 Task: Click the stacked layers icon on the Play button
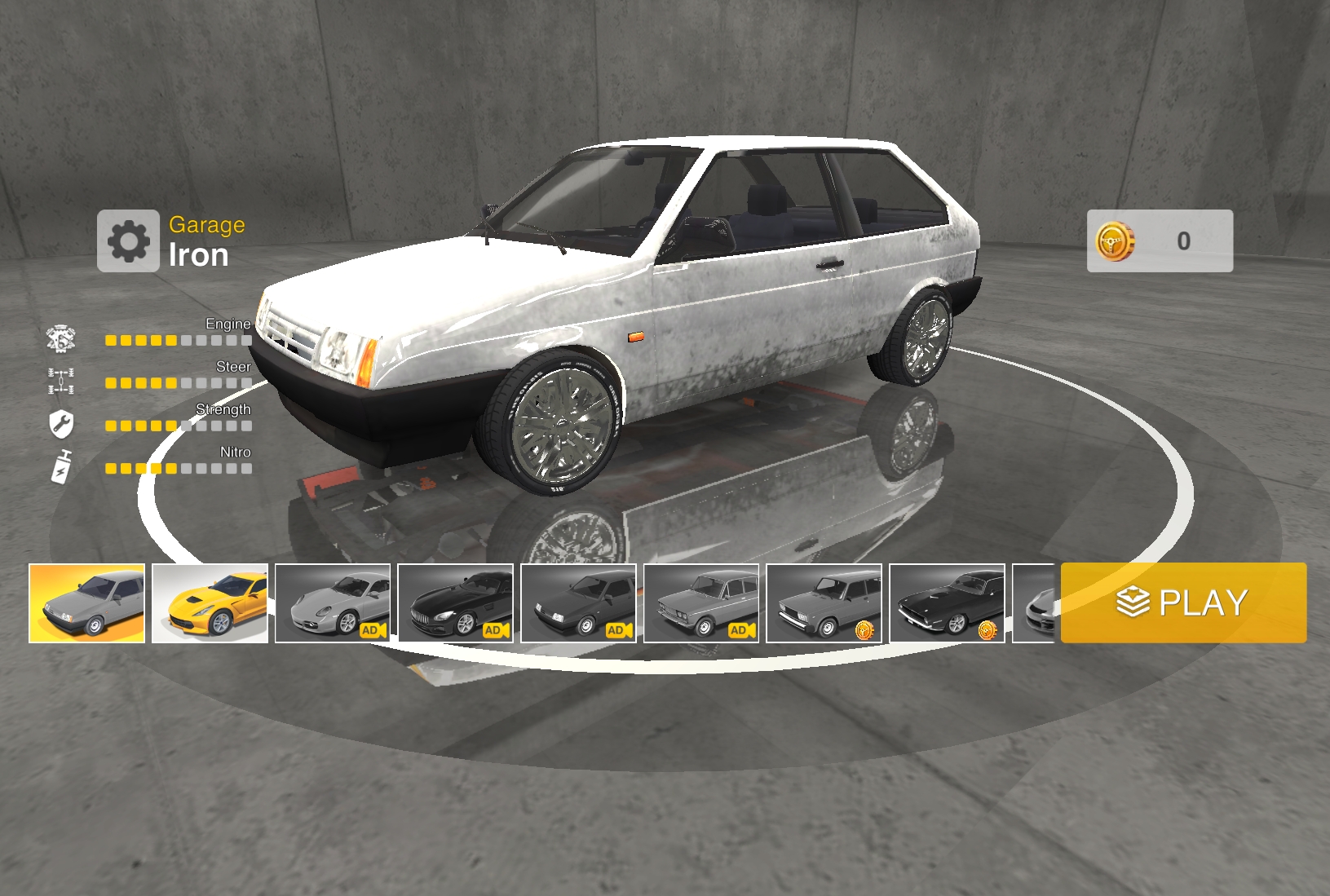tap(1133, 601)
